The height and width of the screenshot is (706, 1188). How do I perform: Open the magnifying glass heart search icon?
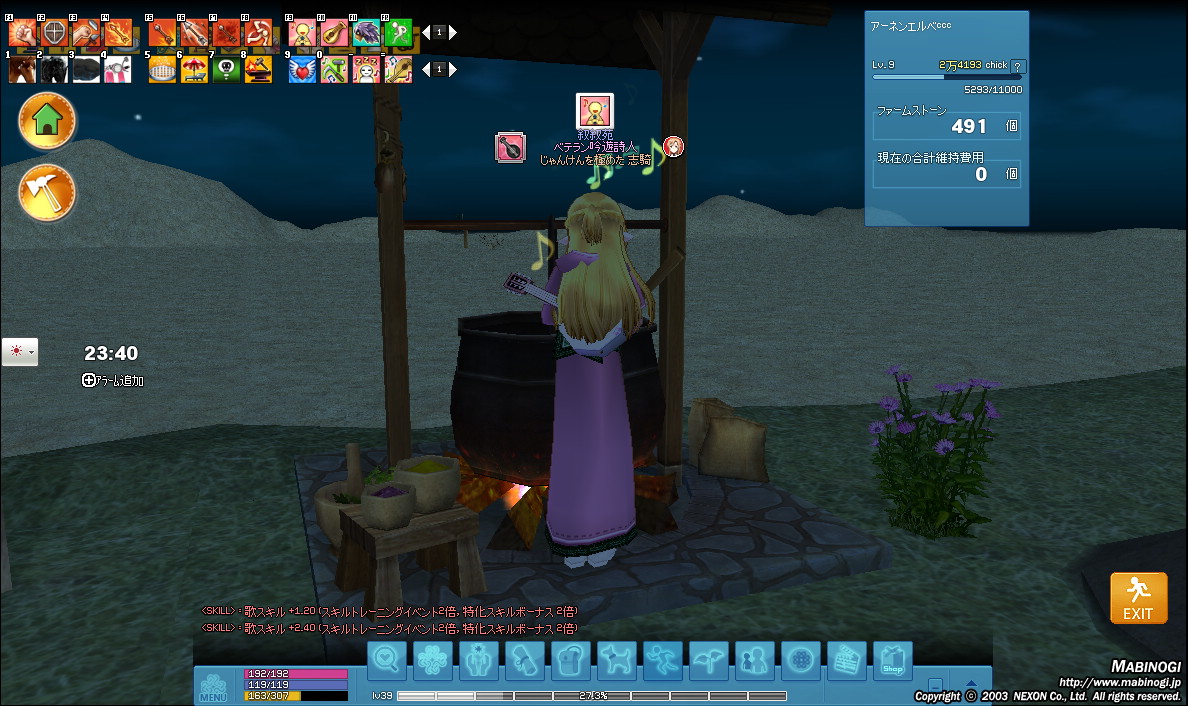387,661
